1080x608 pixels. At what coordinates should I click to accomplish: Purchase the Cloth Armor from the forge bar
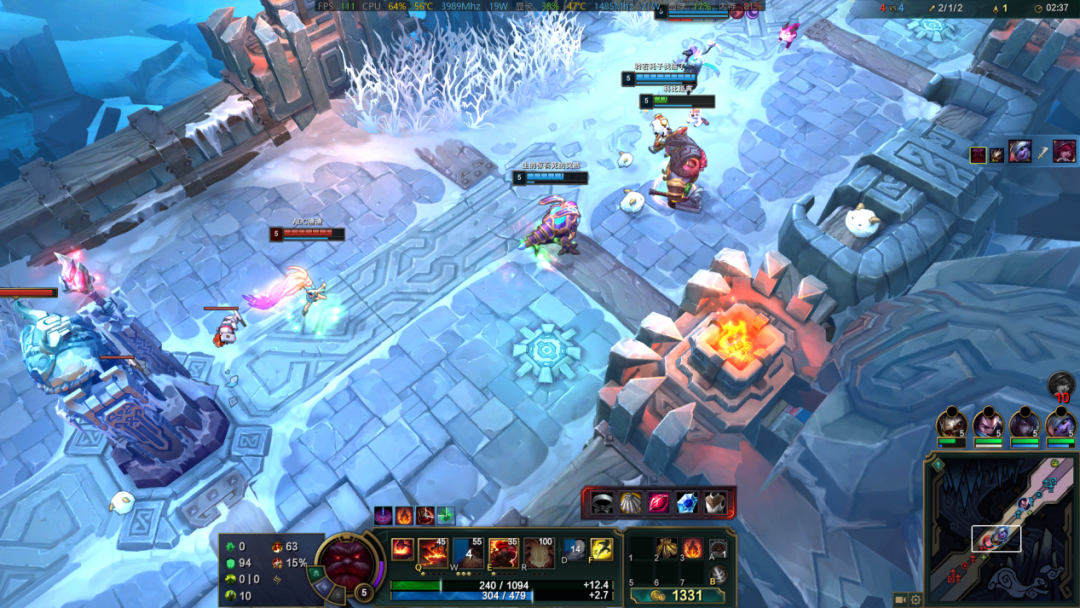tap(714, 502)
